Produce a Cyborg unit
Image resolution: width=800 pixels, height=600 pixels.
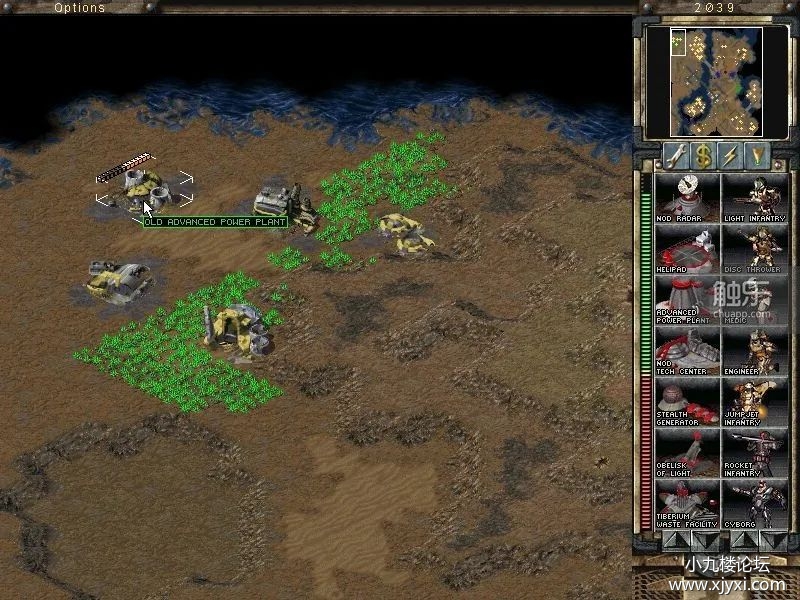pos(754,503)
